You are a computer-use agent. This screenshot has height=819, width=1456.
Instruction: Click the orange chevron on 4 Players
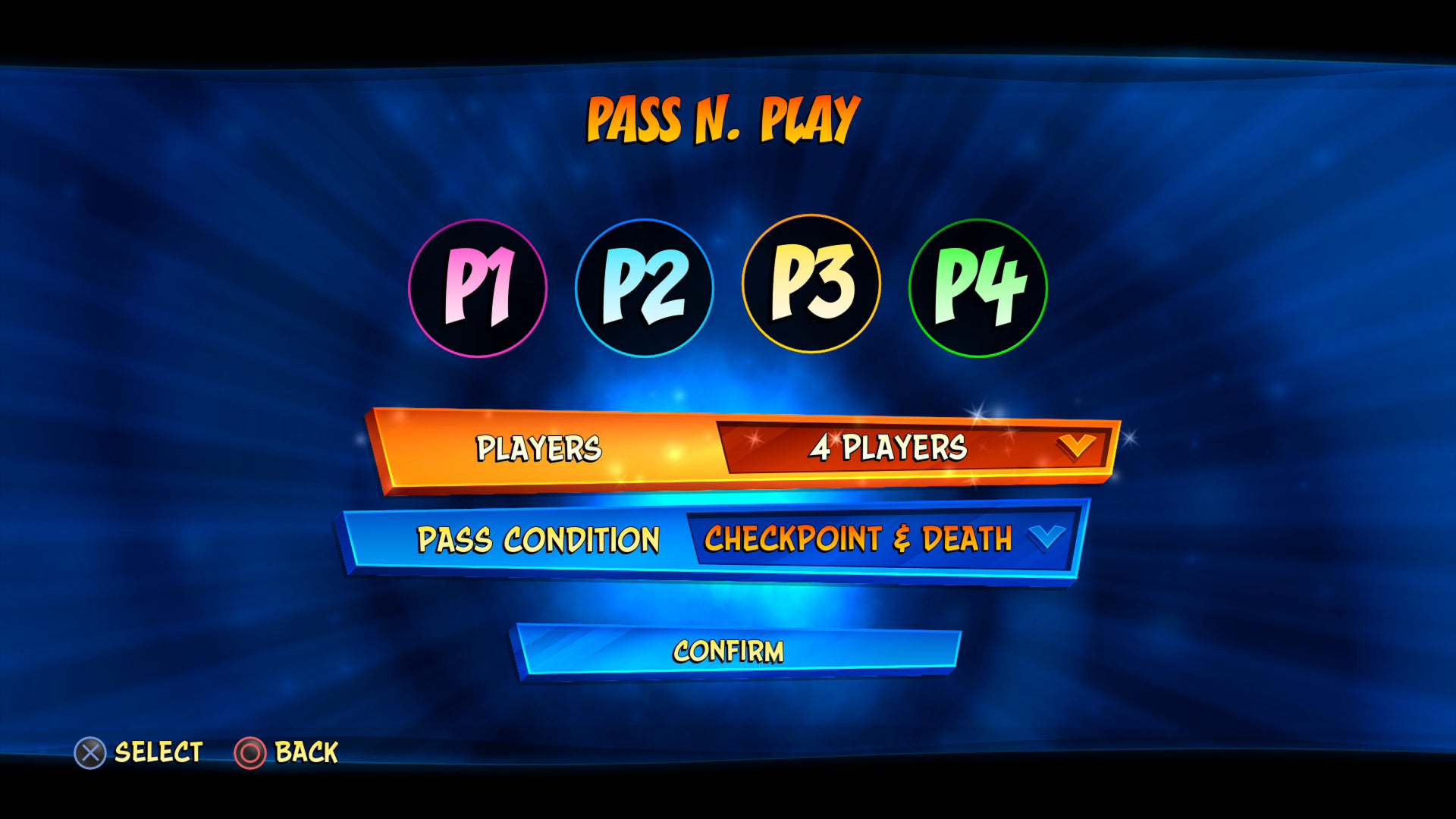pyautogui.click(x=1077, y=448)
